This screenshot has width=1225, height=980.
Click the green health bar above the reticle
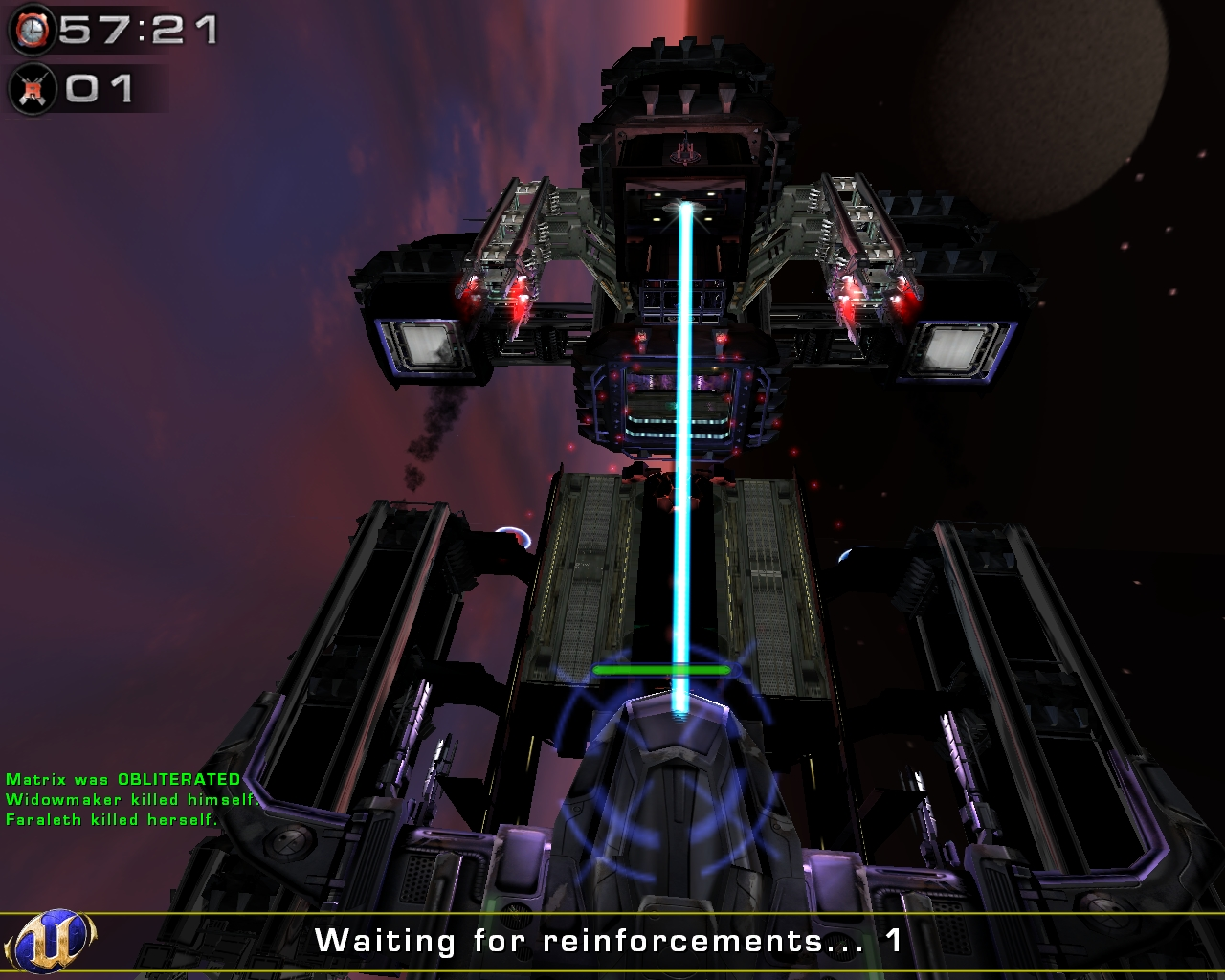tap(663, 671)
